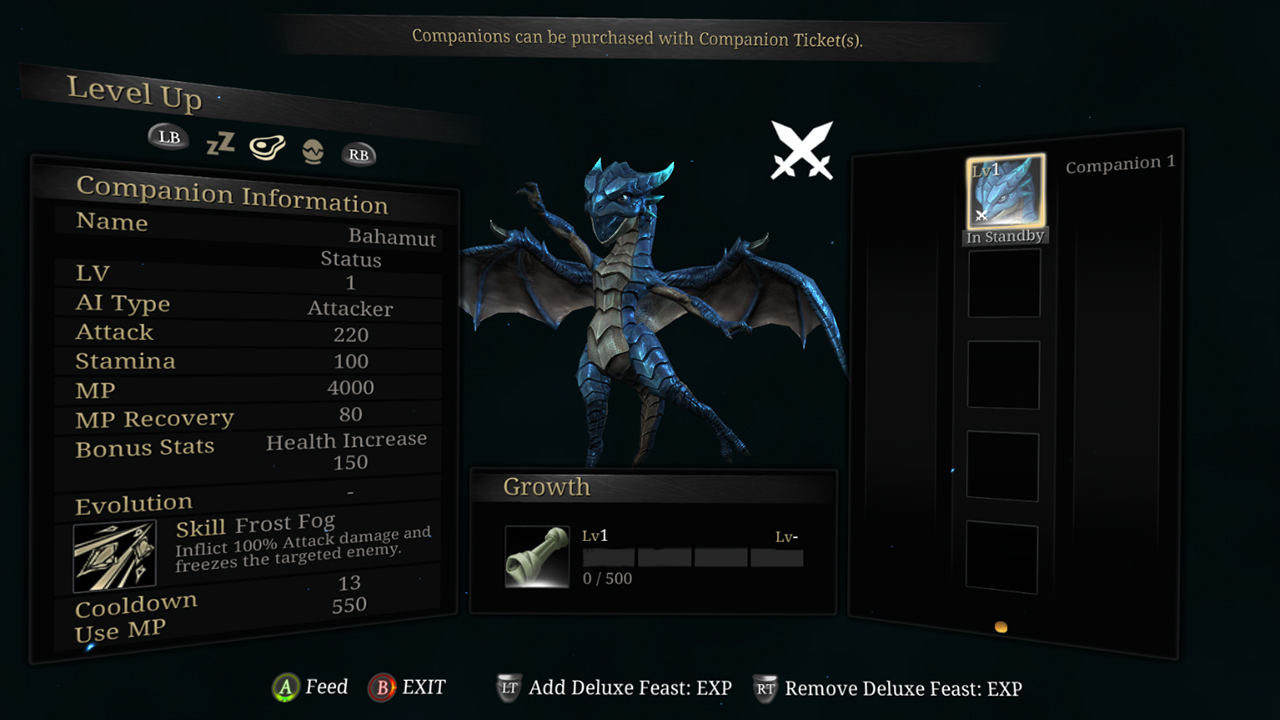Select the egg icon in the top bar
This screenshot has width=1280, height=720.
coord(311,153)
